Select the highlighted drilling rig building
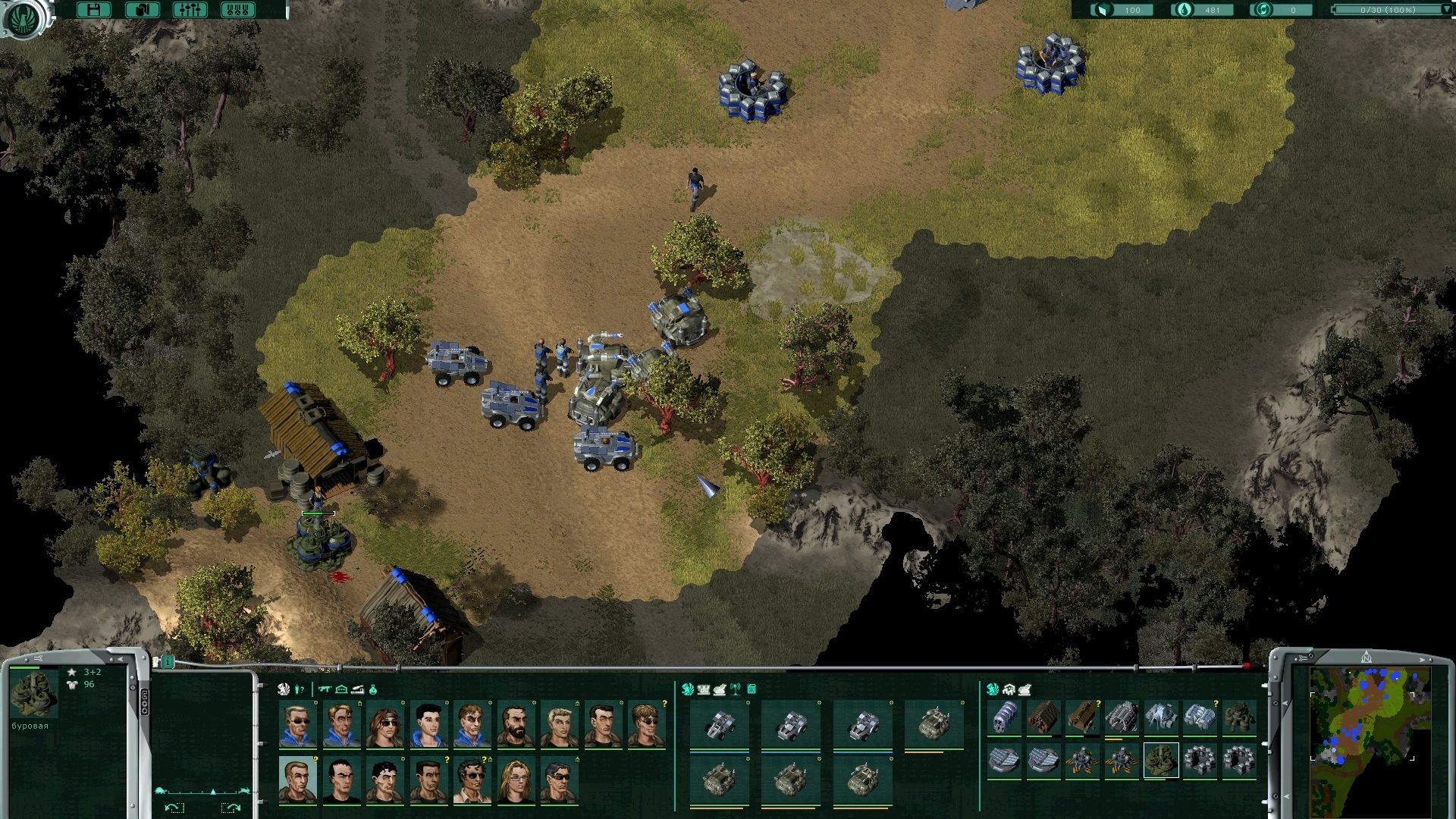Viewport: 1456px width, 819px height. point(1160,759)
